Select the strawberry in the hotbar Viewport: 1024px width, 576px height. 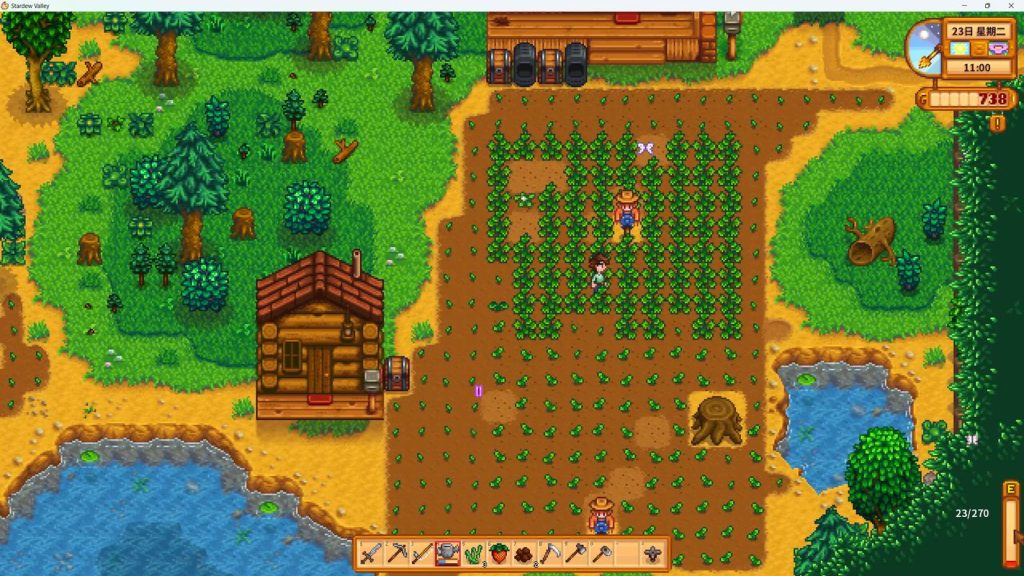click(499, 553)
